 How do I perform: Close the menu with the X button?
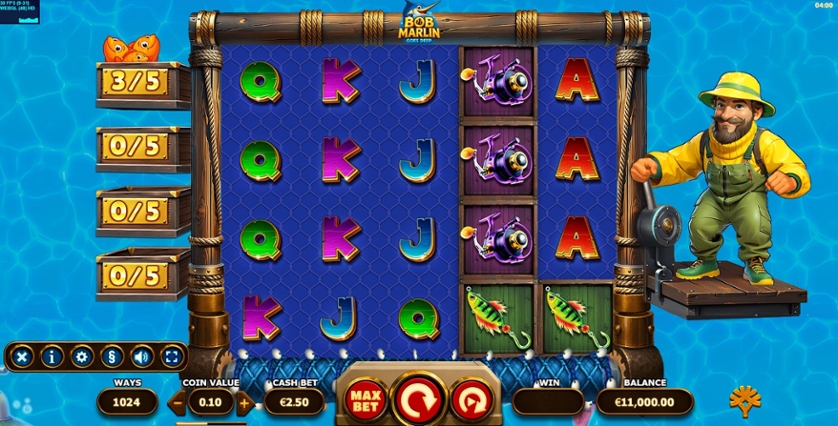click(x=21, y=355)
